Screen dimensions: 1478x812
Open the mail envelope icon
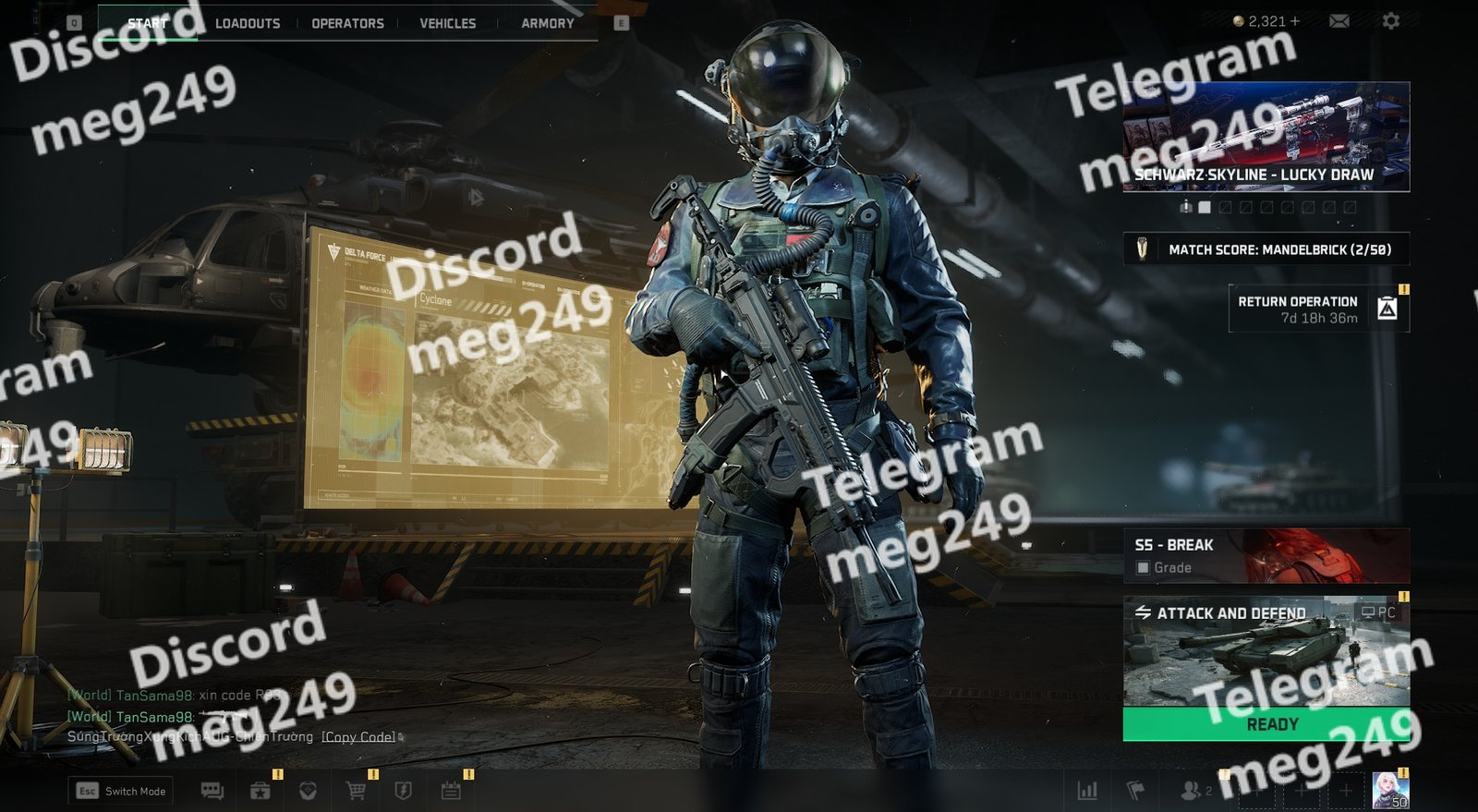(1339, 21)
